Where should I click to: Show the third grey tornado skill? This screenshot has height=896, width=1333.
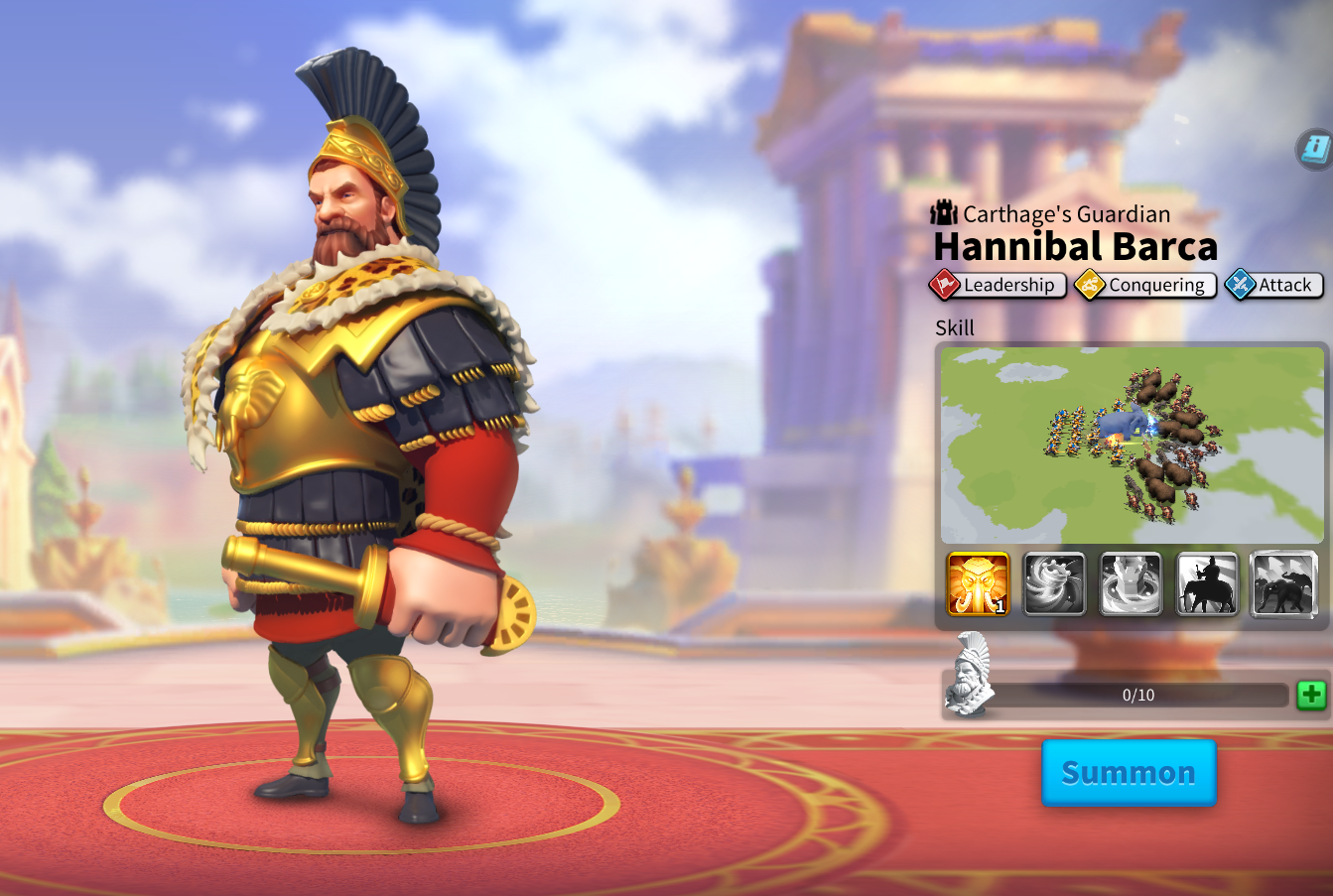pyautogui.click(x=1131, y=584)
